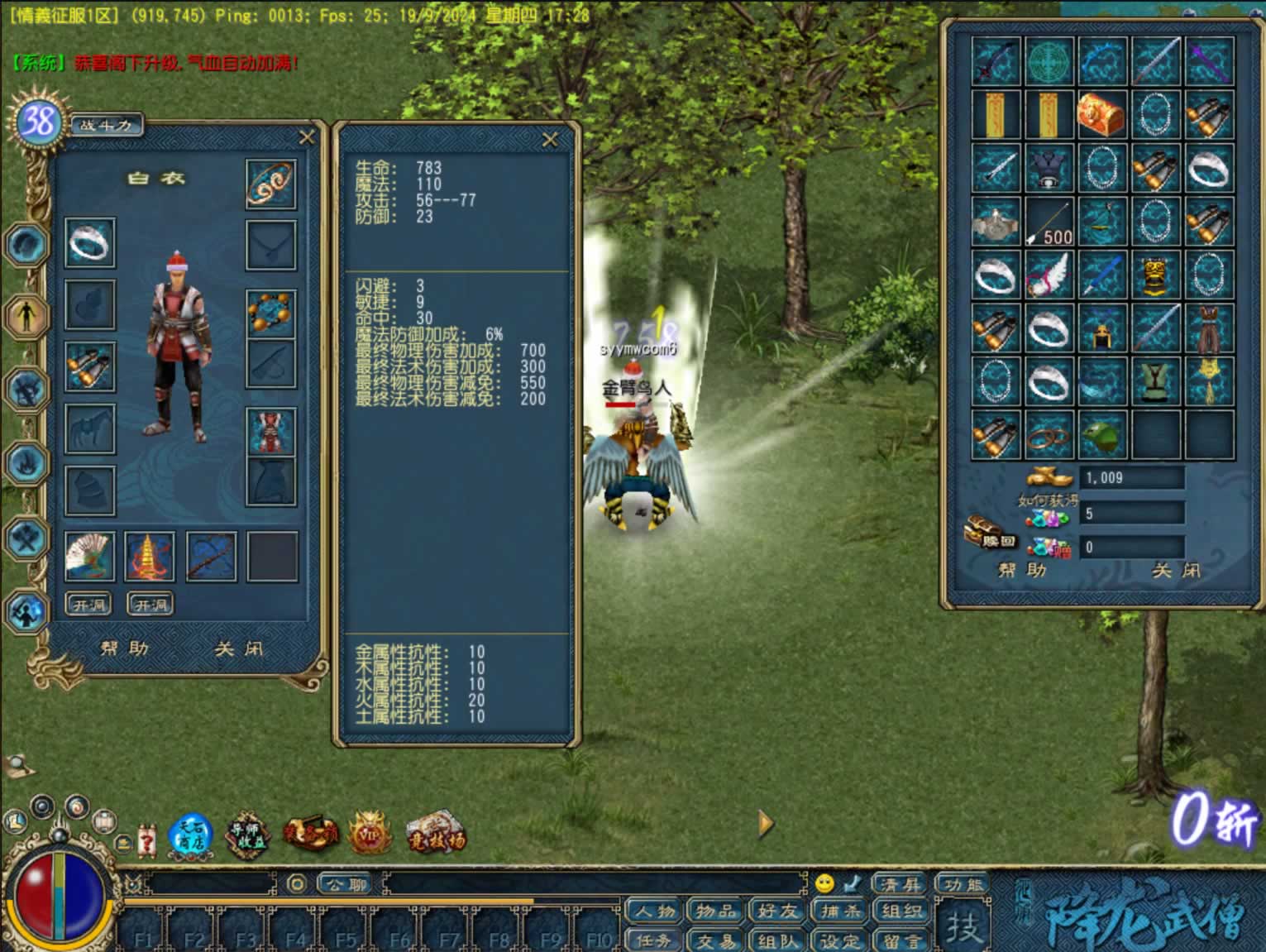The image size is (1266, 952).
Task: Select the orange treasure chest in inventory
Action: tap(1101, 114)
